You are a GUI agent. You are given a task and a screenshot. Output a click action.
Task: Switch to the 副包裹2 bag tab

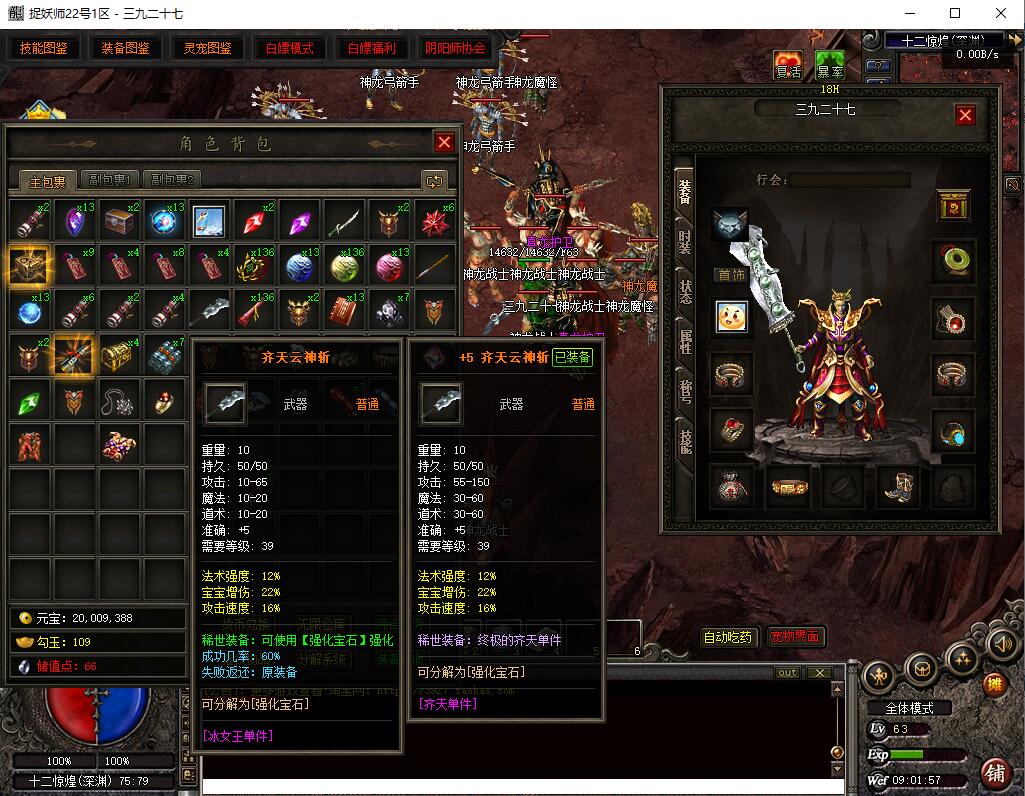pyautogui.click(x=171, y=181)
